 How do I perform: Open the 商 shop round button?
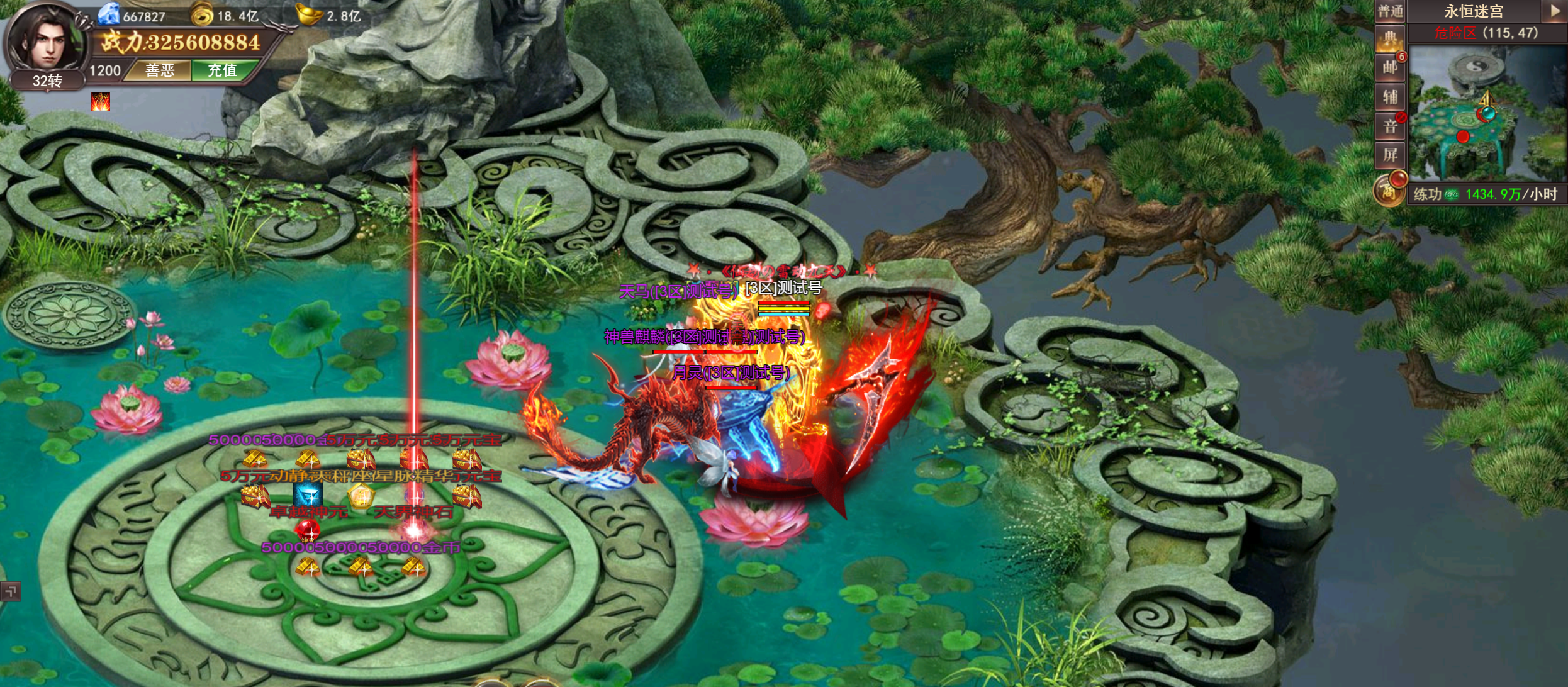(1389, 189)
